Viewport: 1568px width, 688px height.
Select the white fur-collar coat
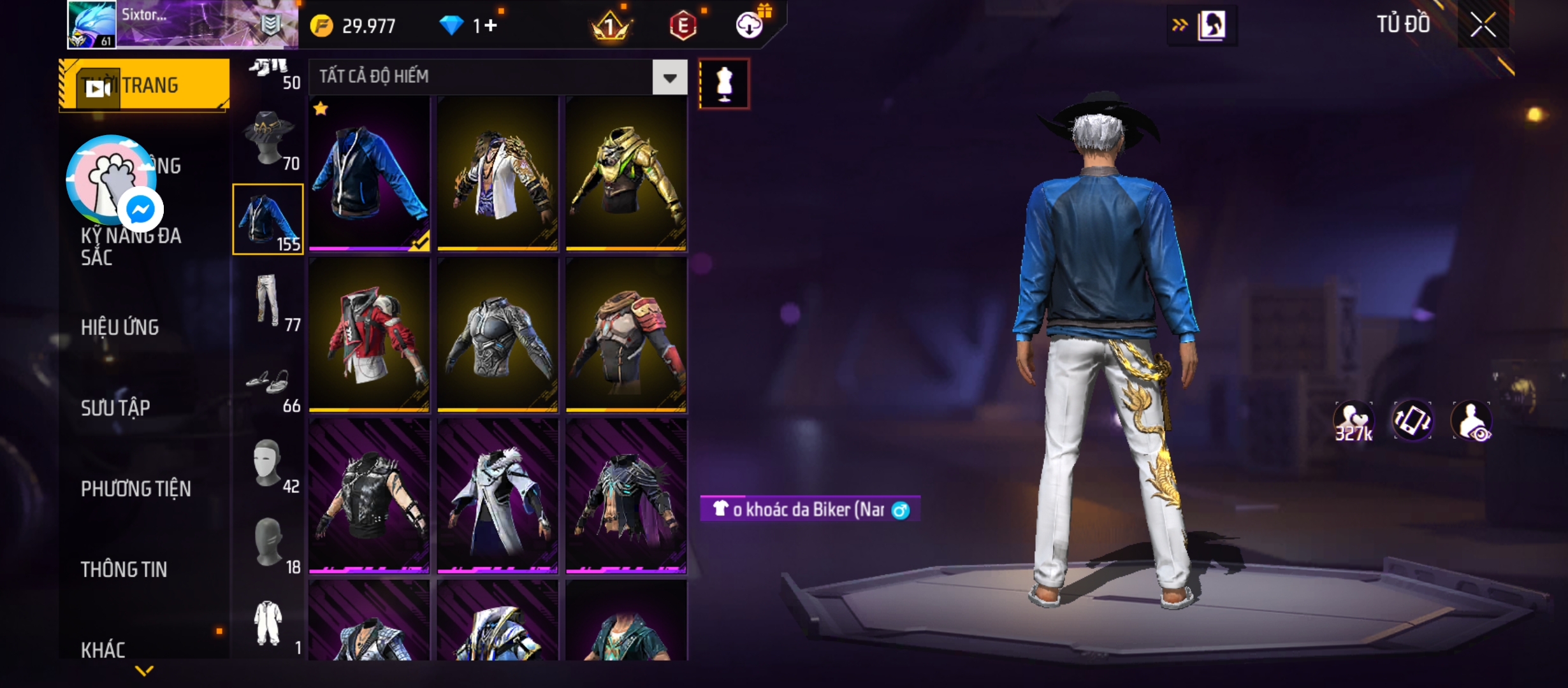tap(498, 497)
